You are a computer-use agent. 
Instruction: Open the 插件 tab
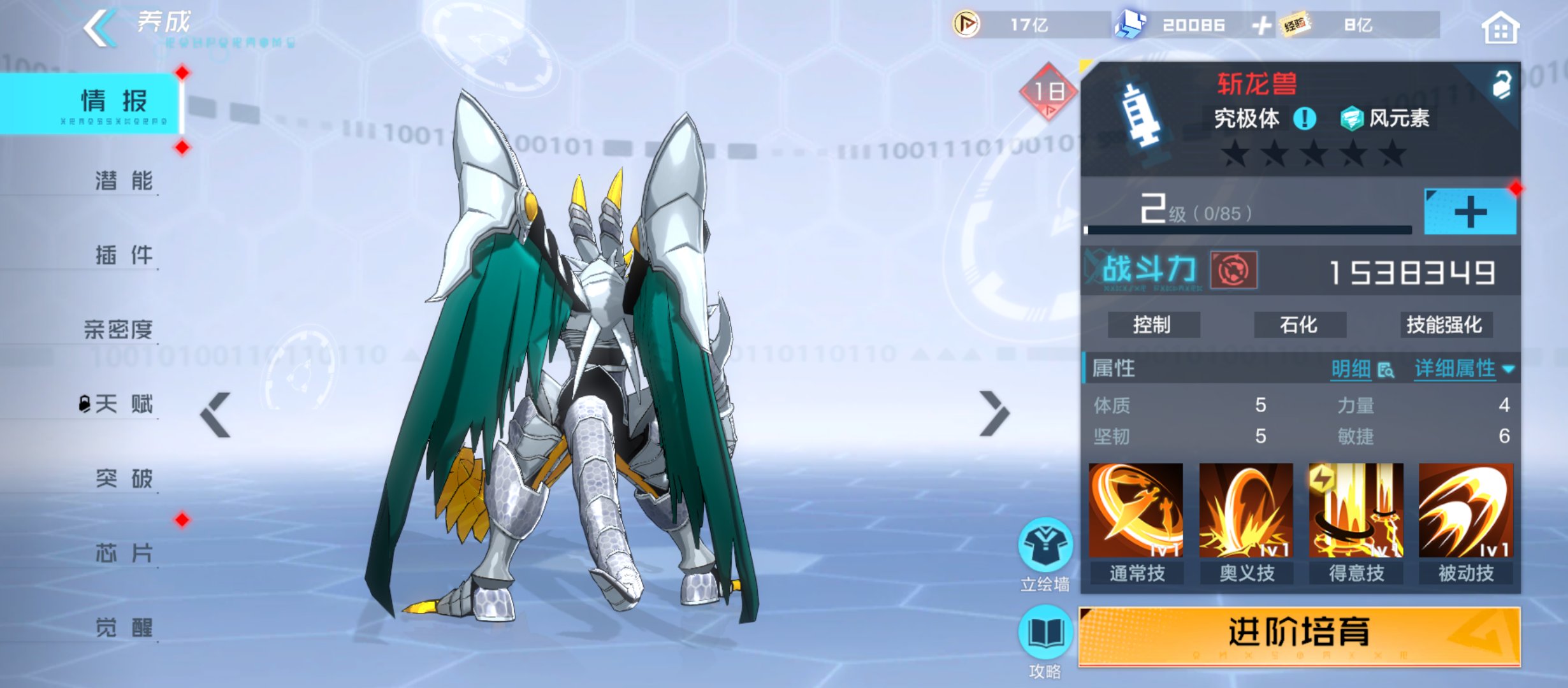[x=123, y=255]
